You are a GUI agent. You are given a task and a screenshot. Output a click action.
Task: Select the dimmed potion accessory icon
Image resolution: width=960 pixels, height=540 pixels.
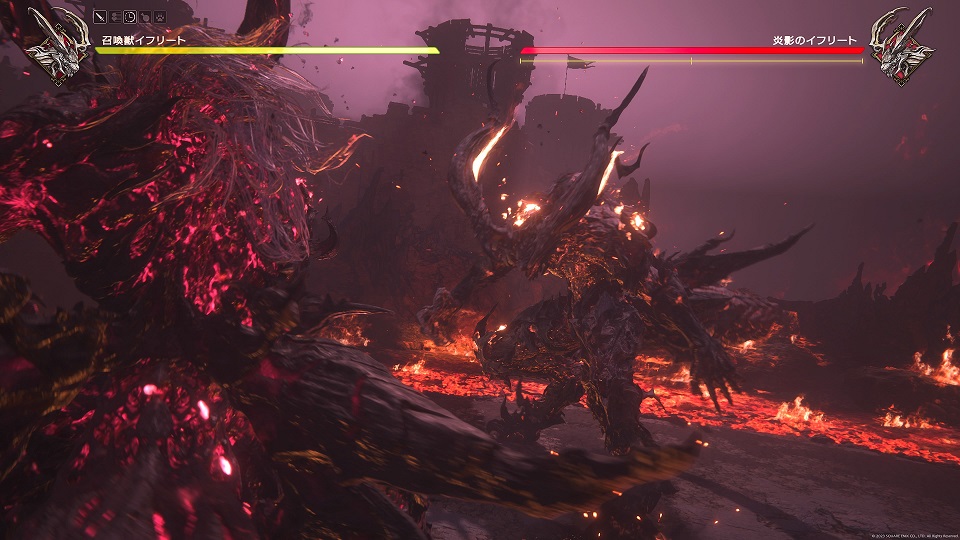(x=145, y=17)
